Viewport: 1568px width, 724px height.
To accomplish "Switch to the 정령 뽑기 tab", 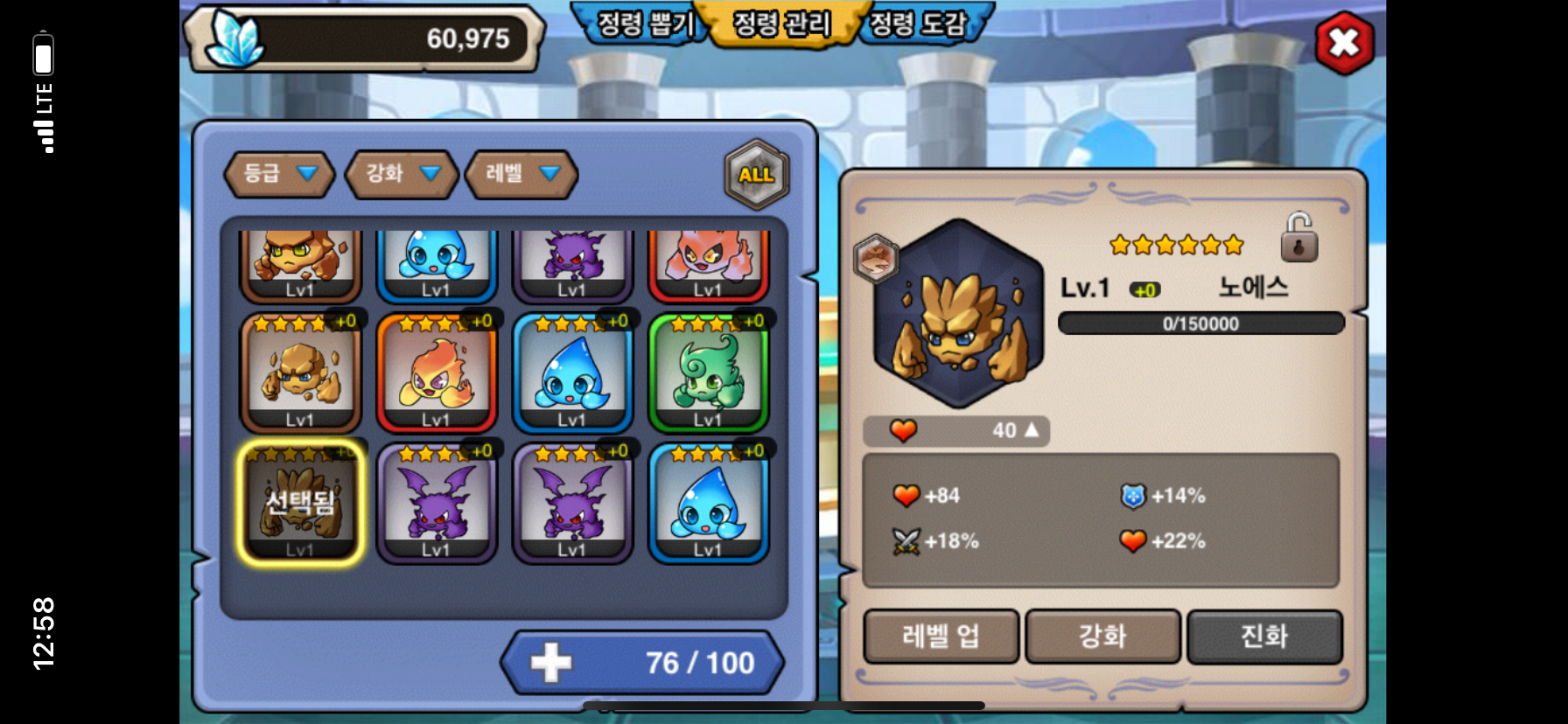I will point(644,24).
